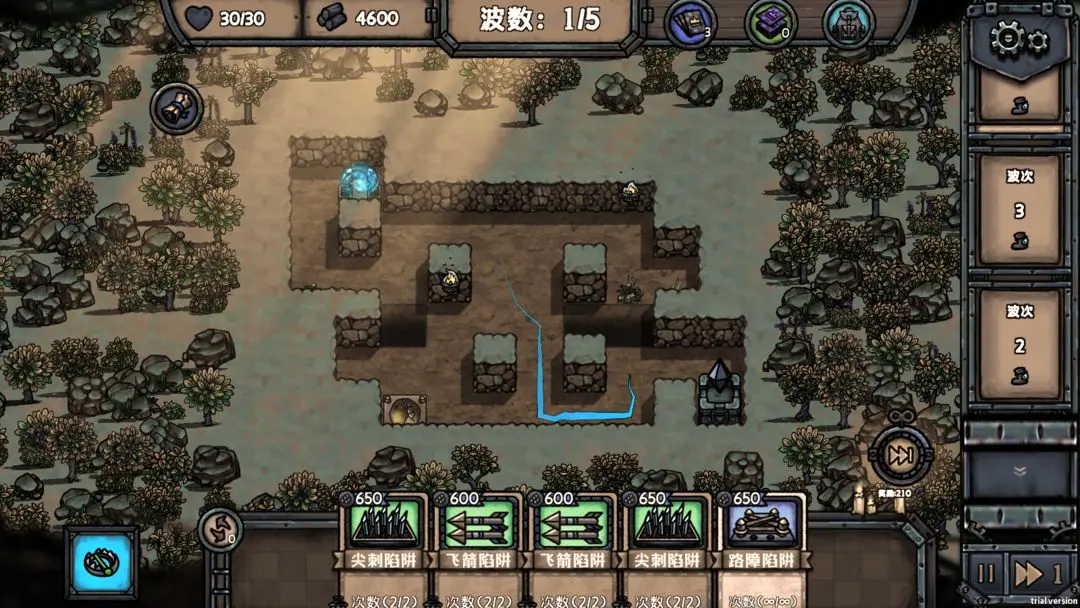1080x608 pixels.
Task: Open the card deck icon
Action: tap(690, 23)
